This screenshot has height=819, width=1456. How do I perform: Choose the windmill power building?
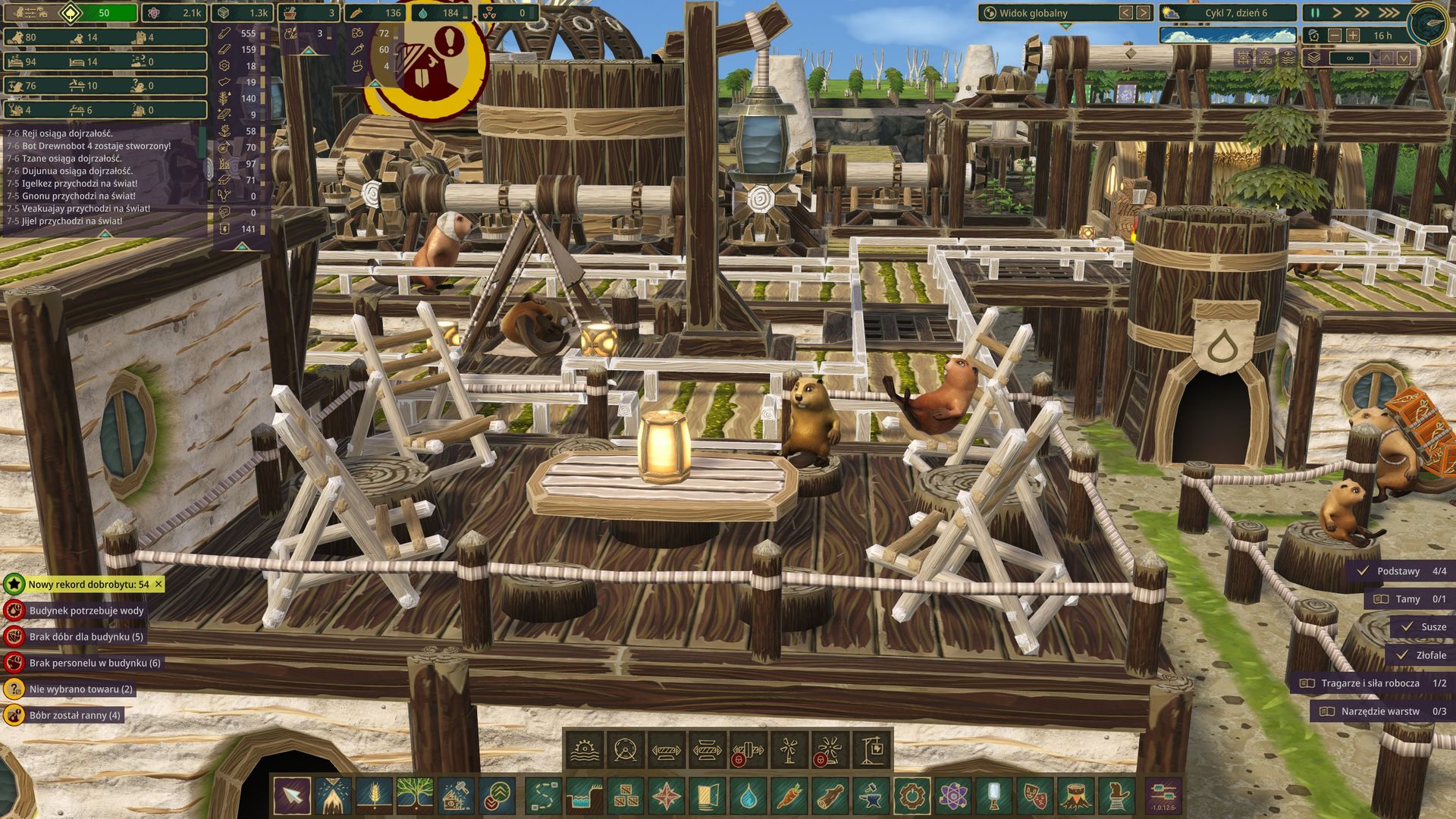click(x=789, y=751)
